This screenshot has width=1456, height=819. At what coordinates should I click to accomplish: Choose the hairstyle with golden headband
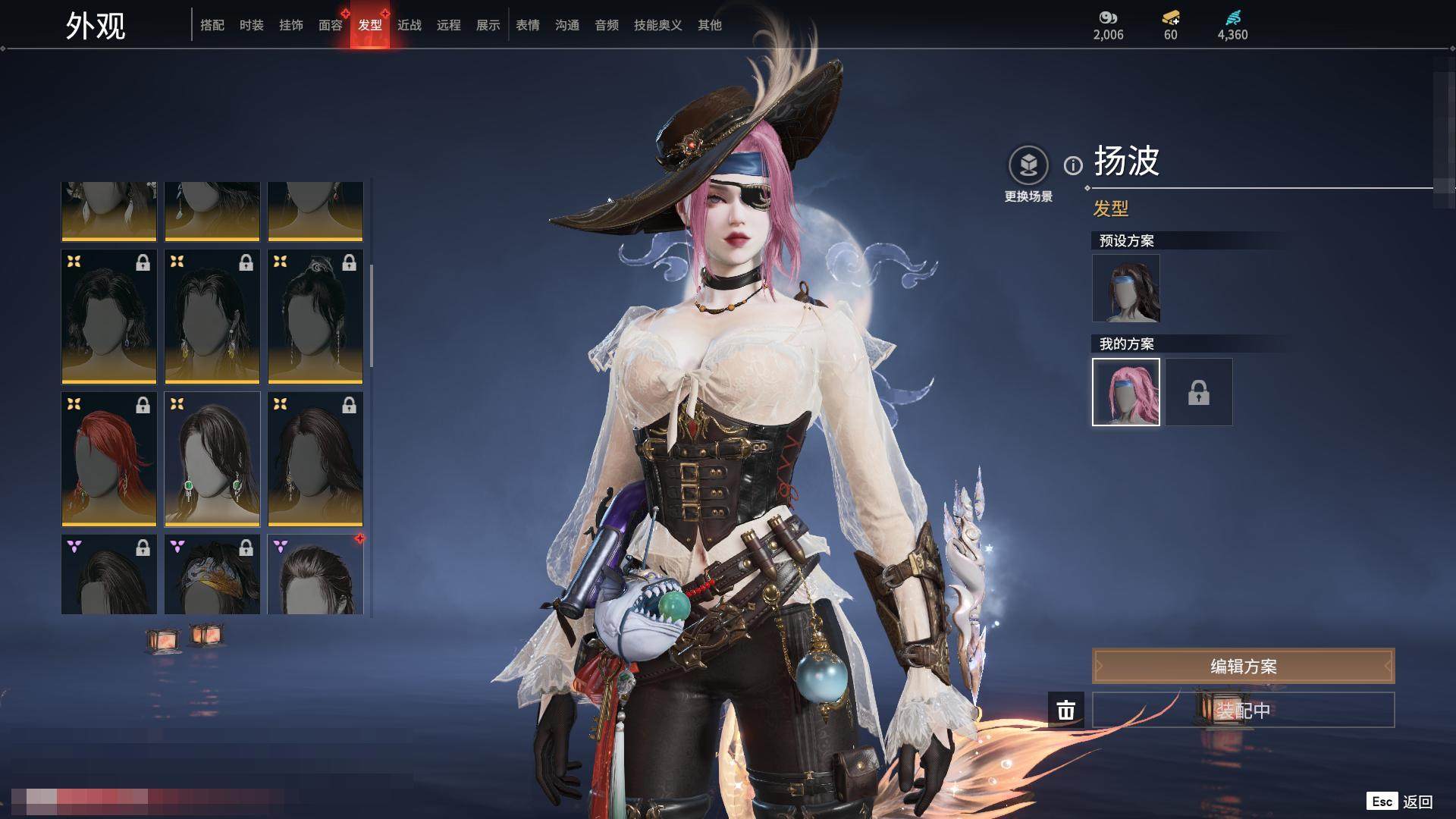tap(212, 575)
